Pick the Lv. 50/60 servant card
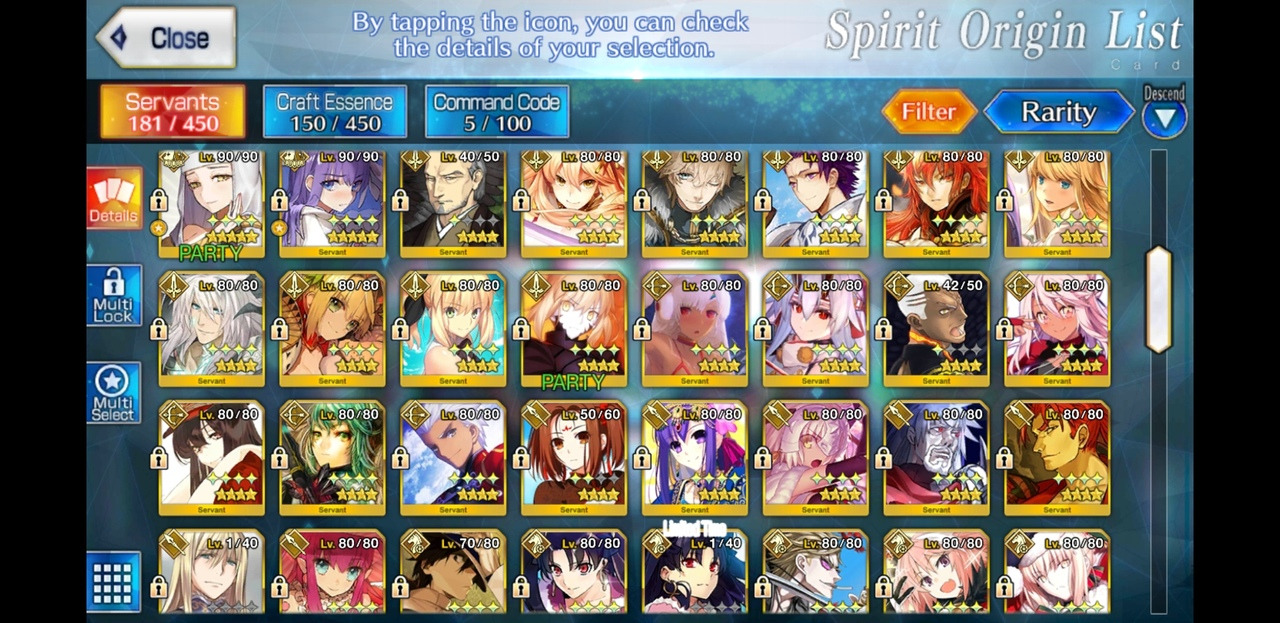Screen dimensions: 1280x623 [574, 458]
